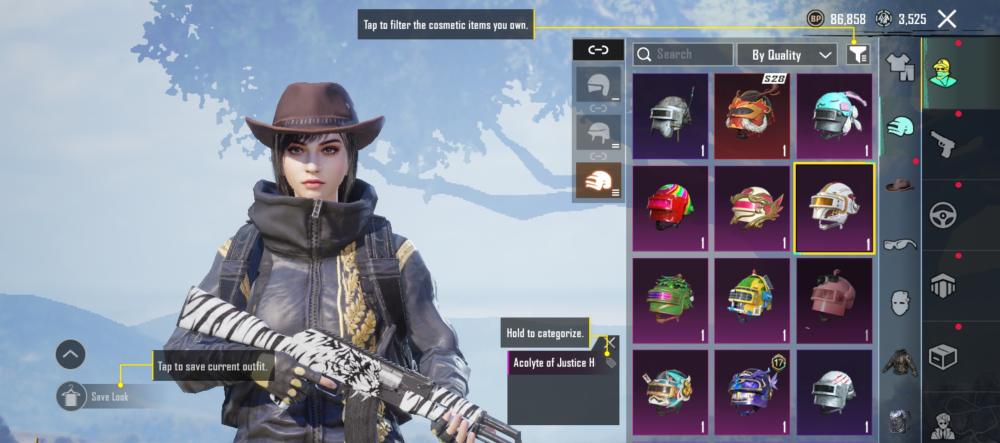Pick the purple and blue helmet with badge
The width and height of the screenshot is (1000, 443).
752,388
